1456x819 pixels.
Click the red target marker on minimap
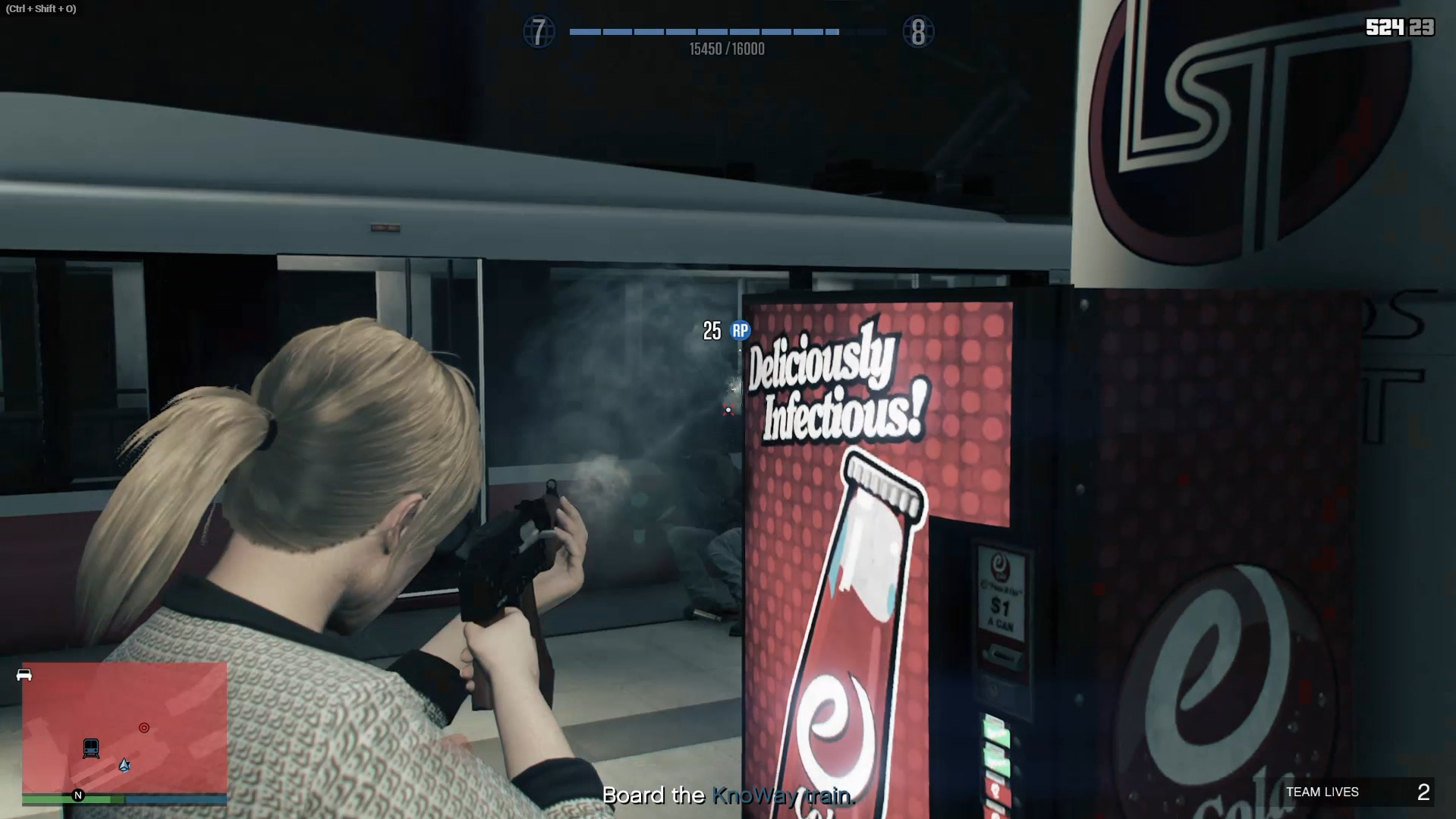pyautogui.click(x=144, y=728)
